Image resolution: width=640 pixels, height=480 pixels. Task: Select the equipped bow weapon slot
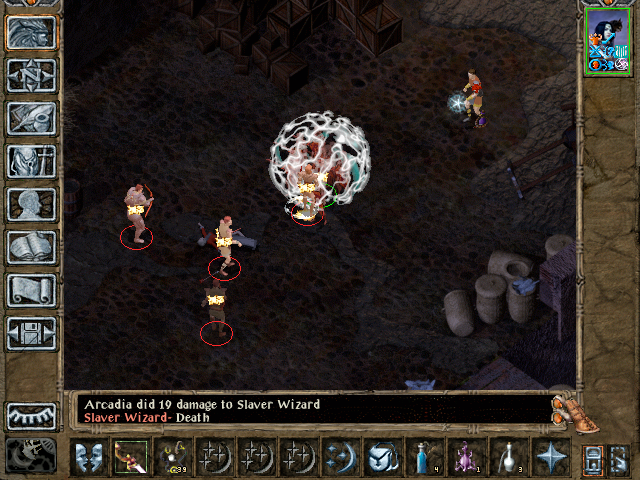[130, 457]
